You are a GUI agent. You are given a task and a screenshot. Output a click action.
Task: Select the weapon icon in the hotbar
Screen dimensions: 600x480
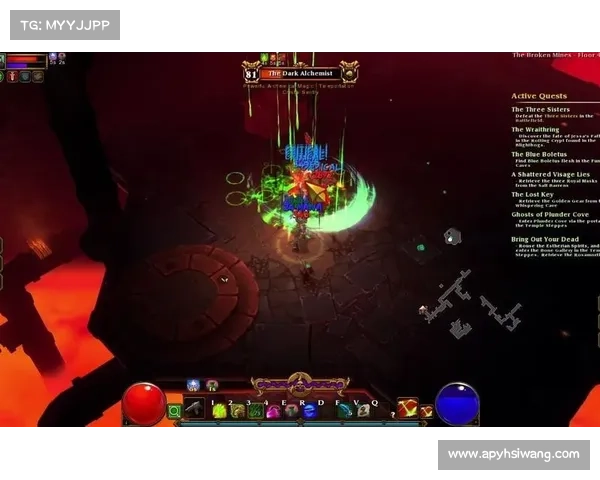[x=194, y=410]
